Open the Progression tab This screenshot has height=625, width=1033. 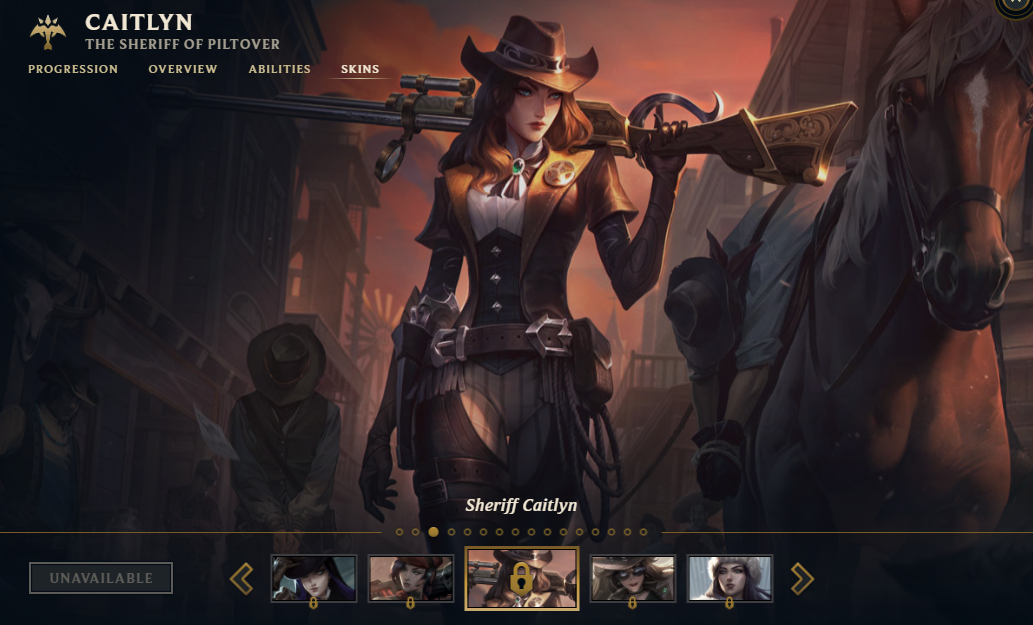coord(73,69)
